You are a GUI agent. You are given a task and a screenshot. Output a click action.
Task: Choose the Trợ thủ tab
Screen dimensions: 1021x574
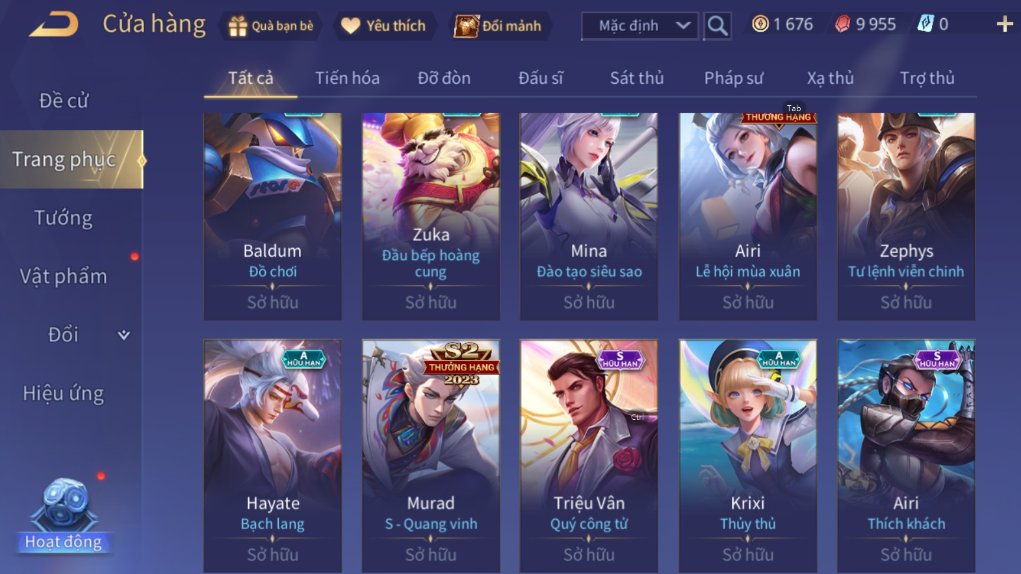927,78
